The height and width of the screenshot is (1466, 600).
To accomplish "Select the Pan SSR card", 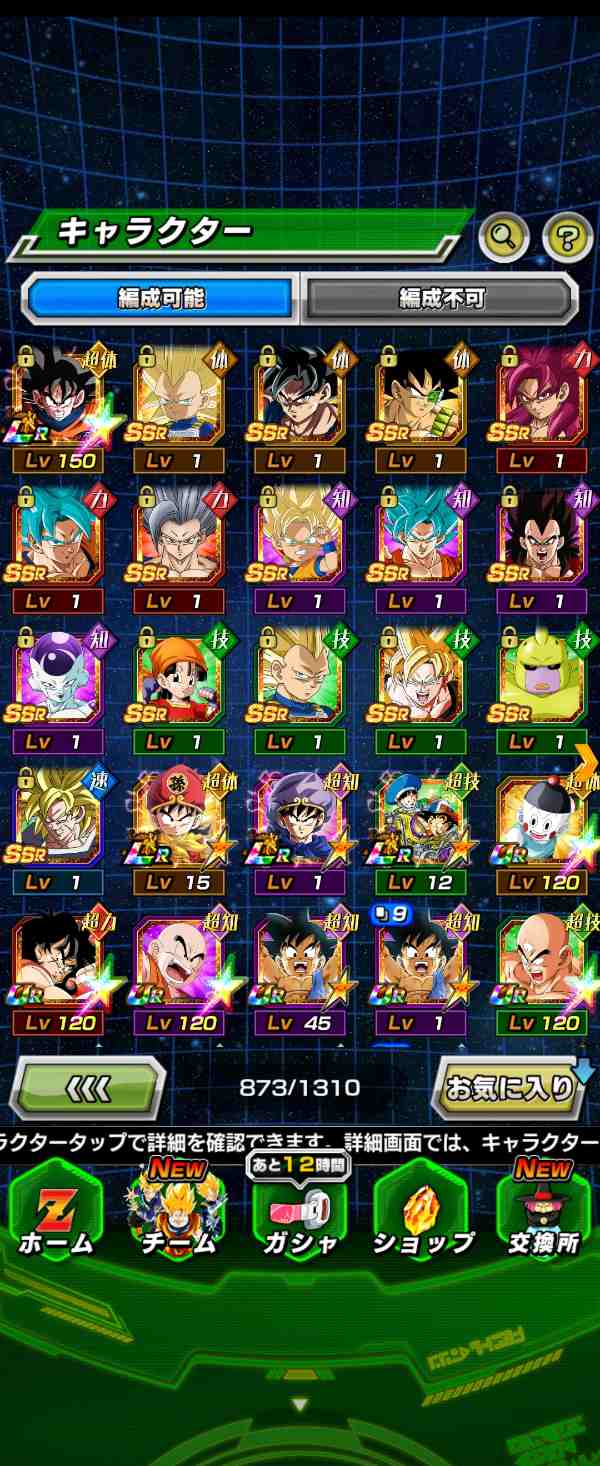I will (x=178, y=687).
